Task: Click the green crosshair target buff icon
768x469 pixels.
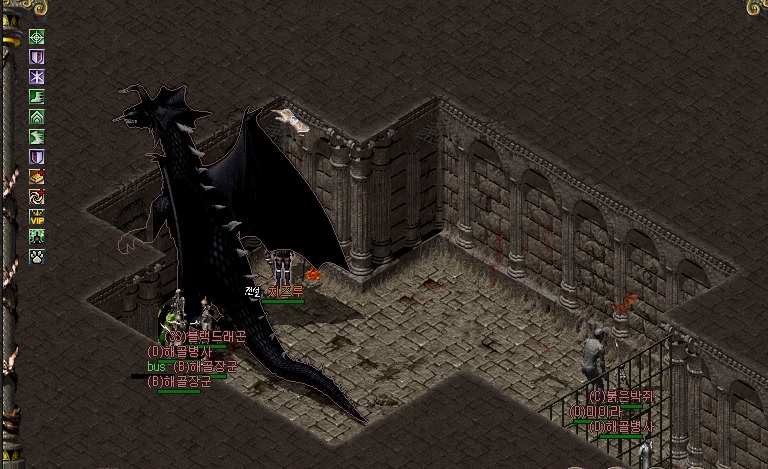Action: (x=37, y=37)
